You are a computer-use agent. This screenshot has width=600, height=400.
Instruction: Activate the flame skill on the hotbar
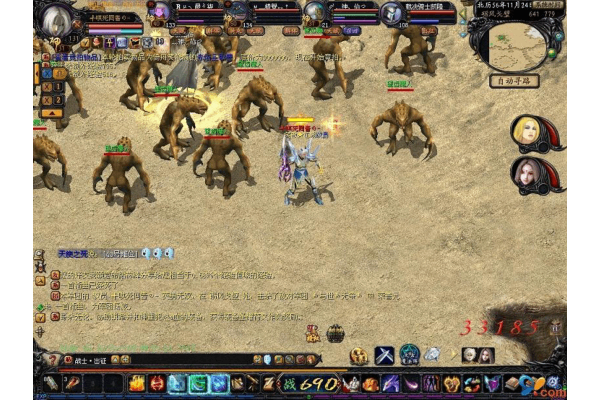(136, 383)
